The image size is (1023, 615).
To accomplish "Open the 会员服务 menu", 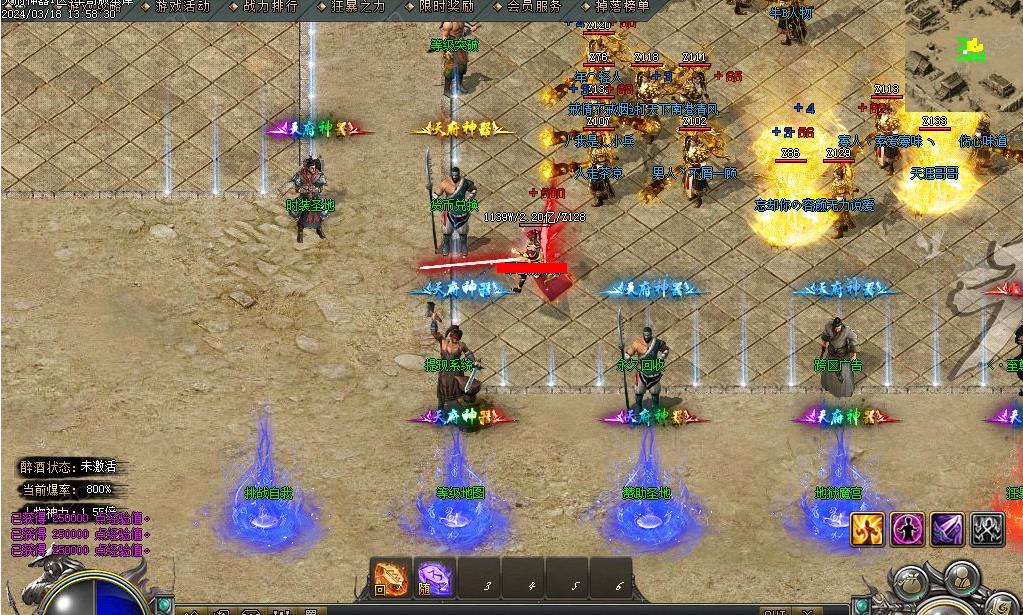I will 533,6.
